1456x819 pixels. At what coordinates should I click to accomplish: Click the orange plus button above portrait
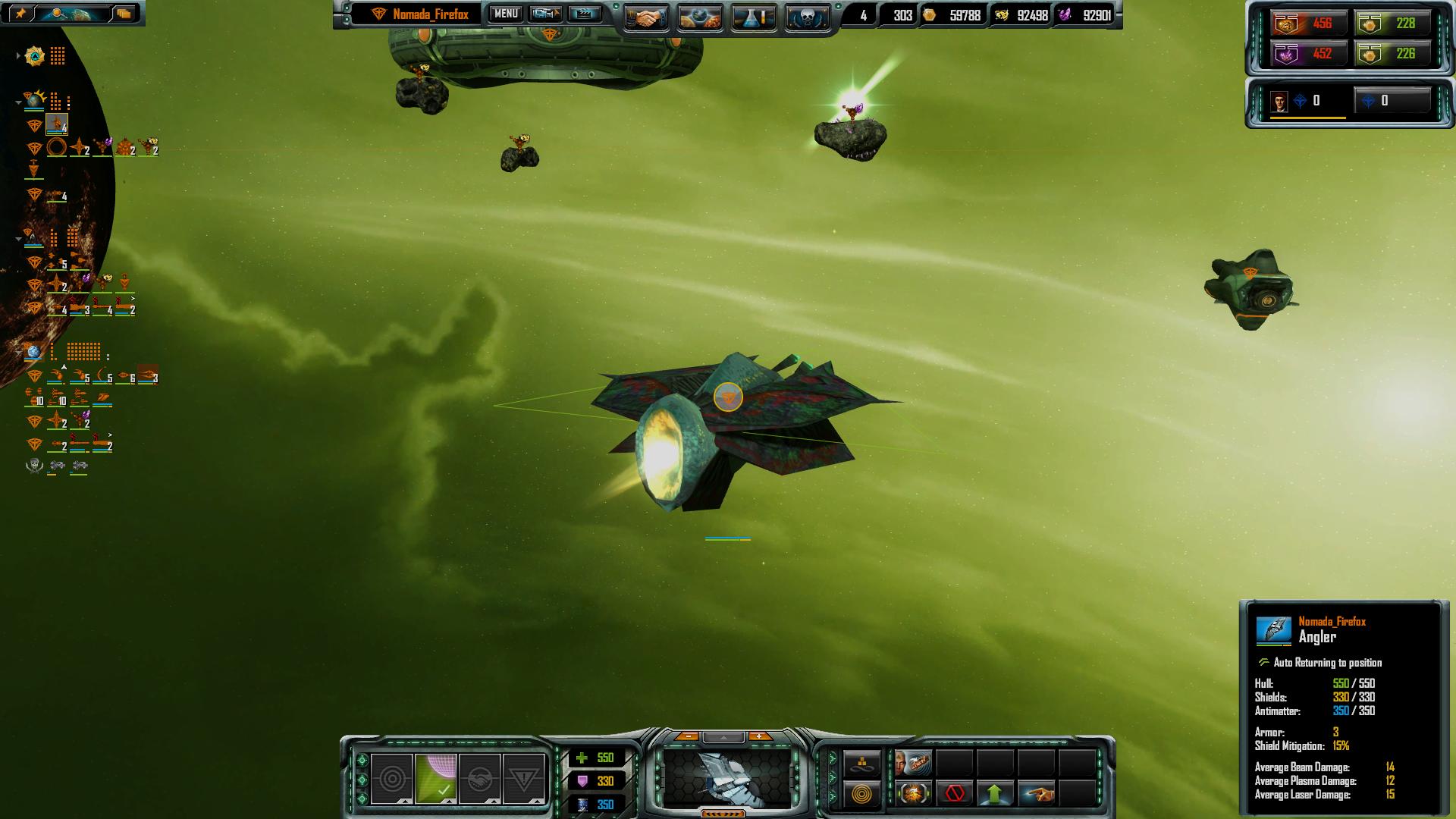(x=759, y=736)
